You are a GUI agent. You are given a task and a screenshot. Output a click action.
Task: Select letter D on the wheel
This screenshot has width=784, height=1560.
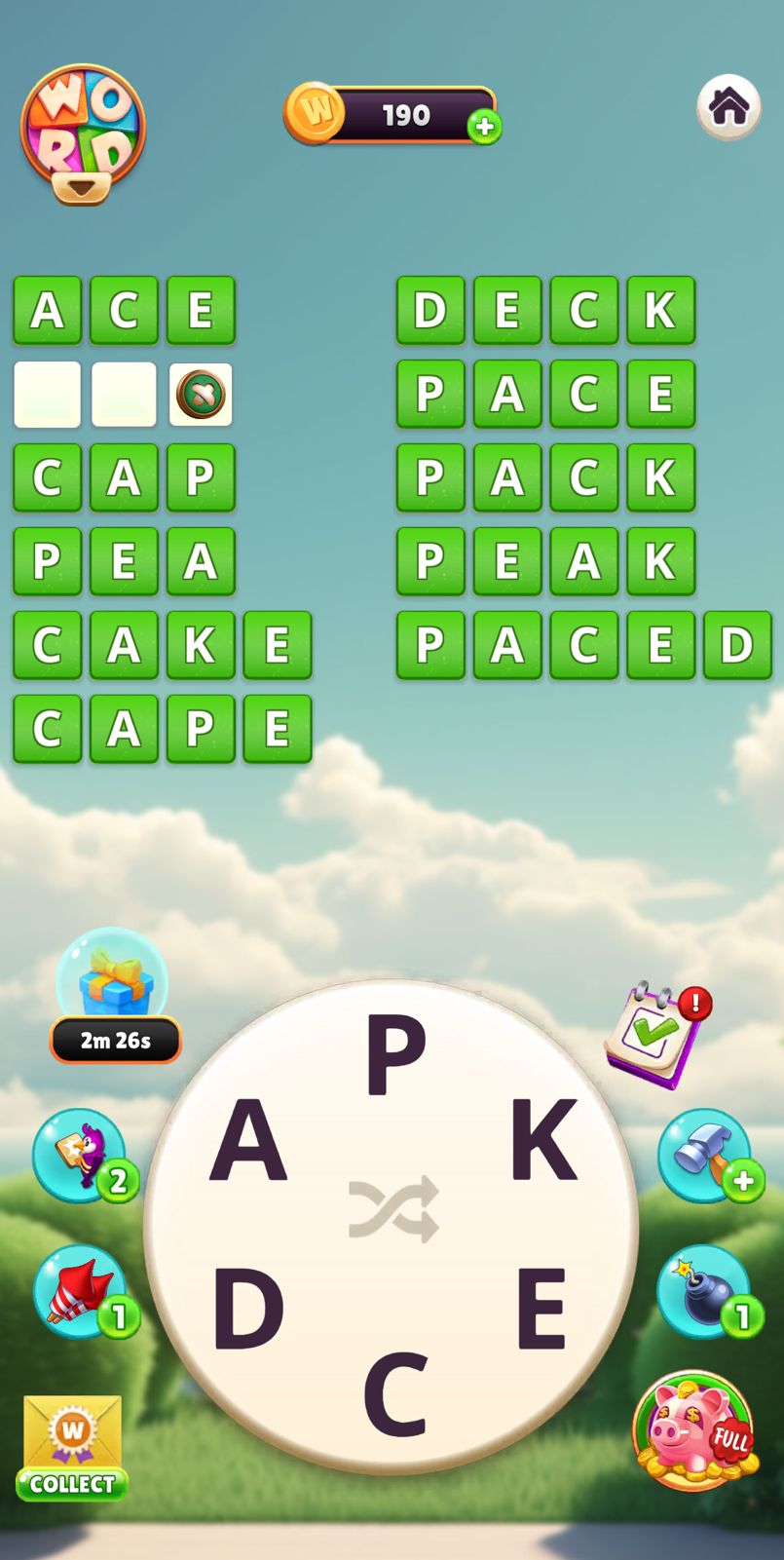[x=247, y=1308]
